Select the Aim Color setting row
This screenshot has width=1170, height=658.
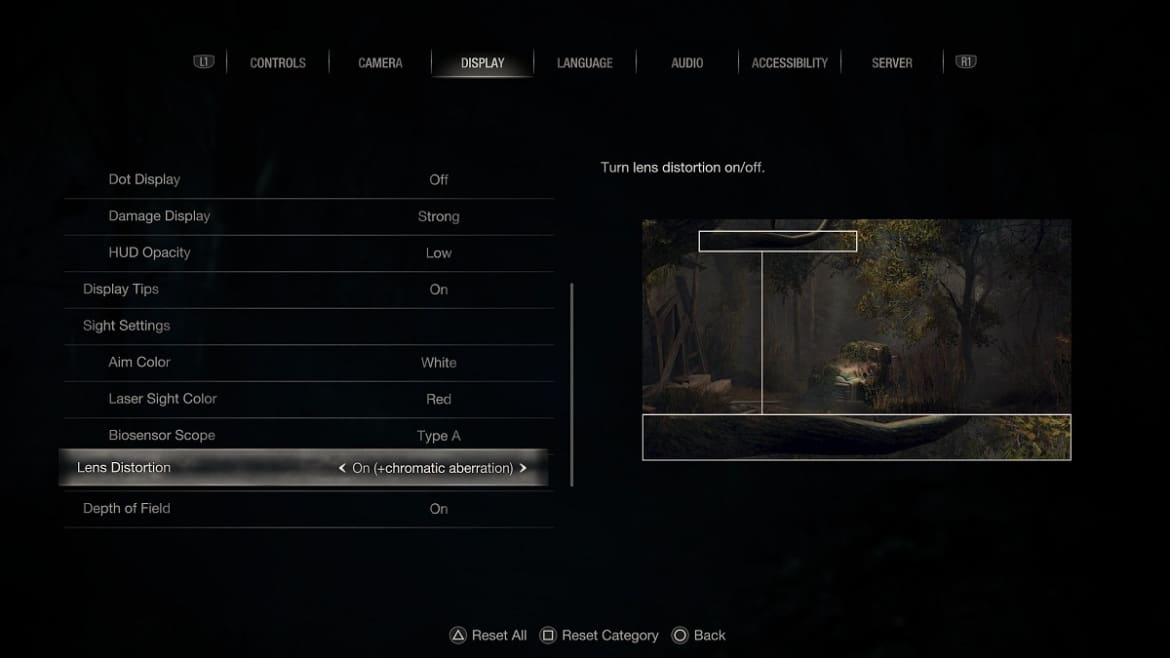coord(308,362)
